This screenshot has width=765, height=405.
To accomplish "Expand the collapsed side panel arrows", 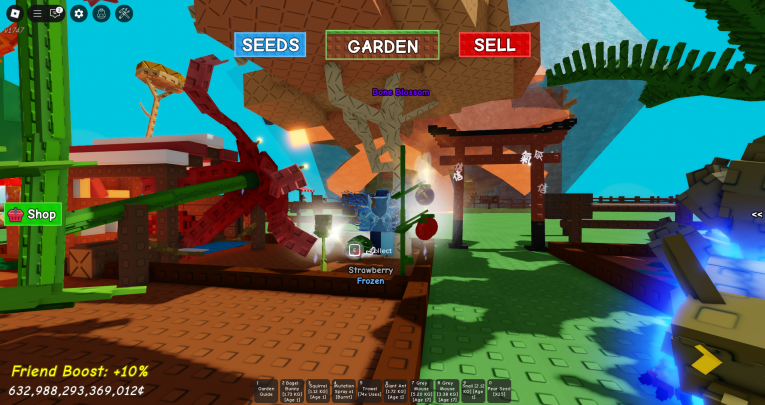I will pos(757,214).
